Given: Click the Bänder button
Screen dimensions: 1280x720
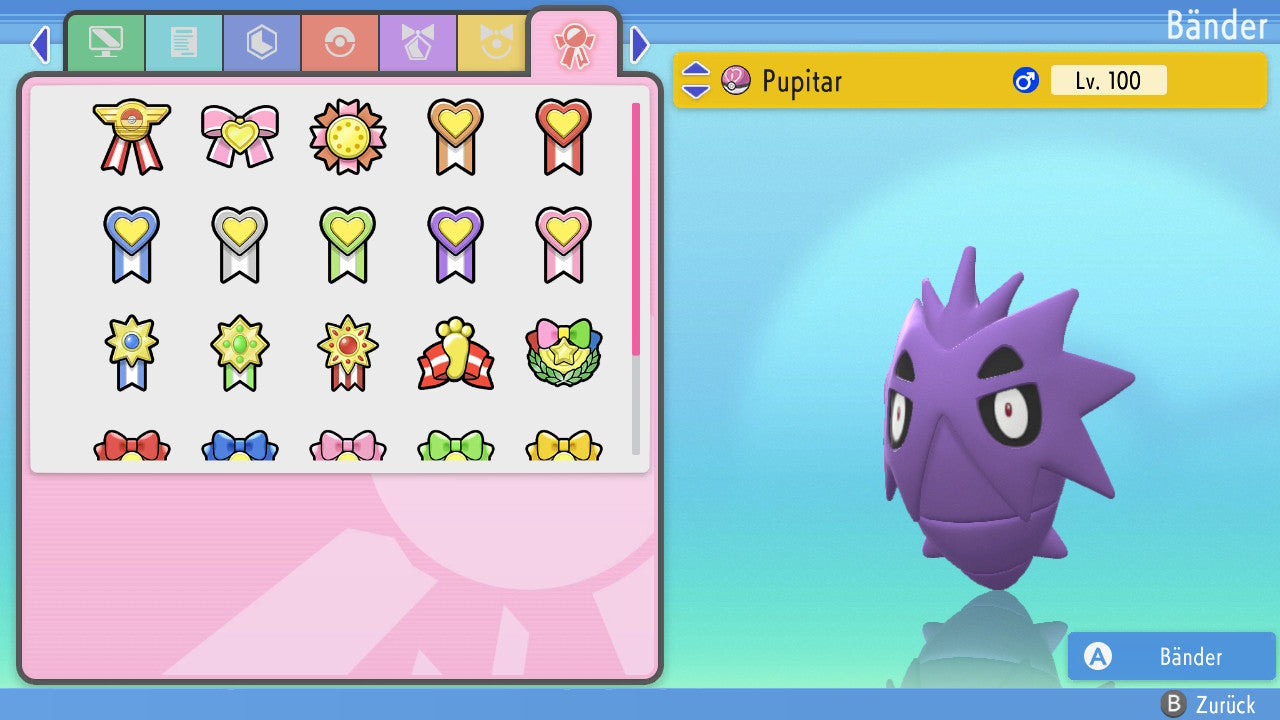Looking at the screenshot, I should pyautogui.click(x=1171, y=657).
